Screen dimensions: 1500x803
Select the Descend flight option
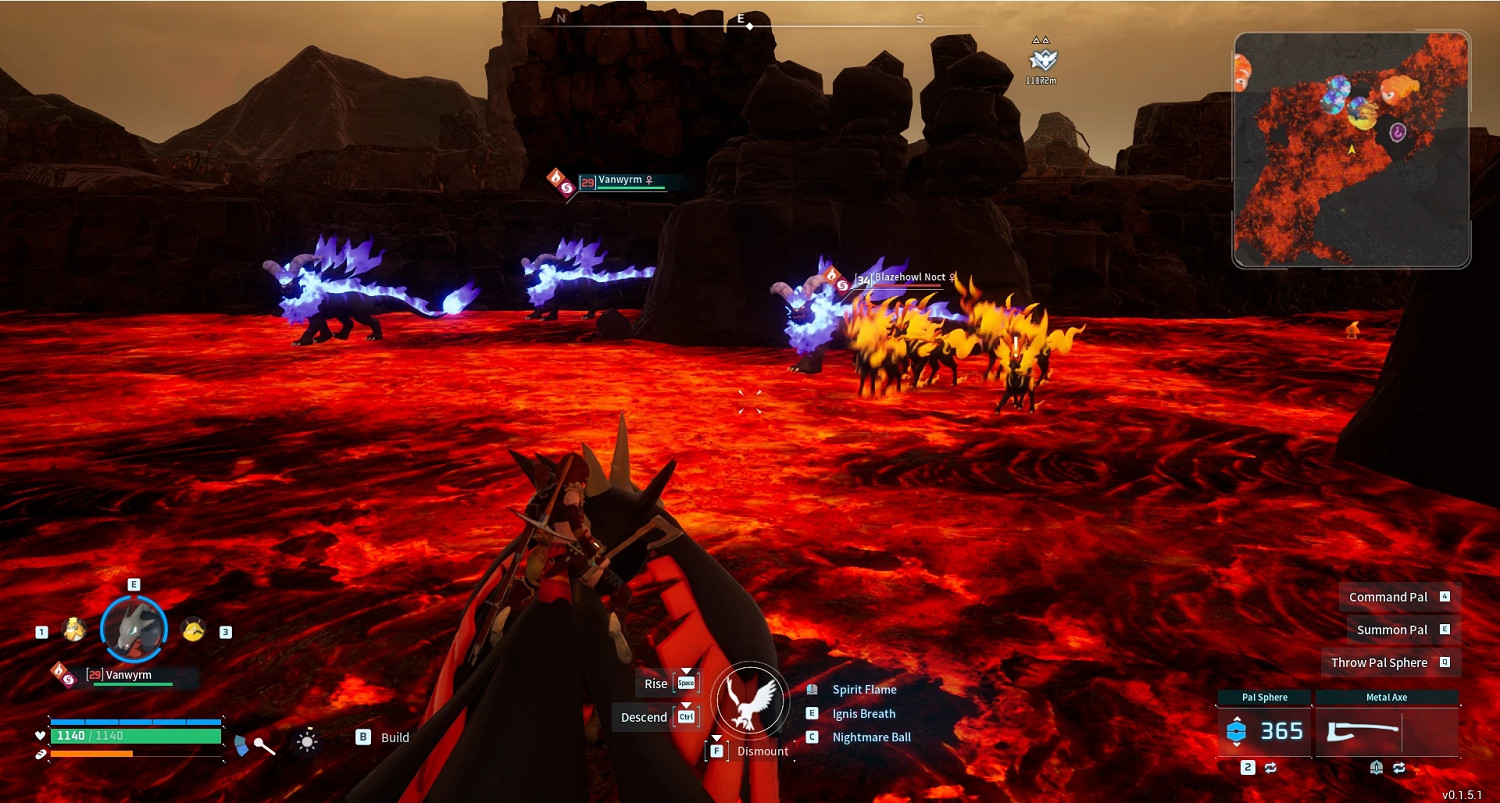coord(643,717)
